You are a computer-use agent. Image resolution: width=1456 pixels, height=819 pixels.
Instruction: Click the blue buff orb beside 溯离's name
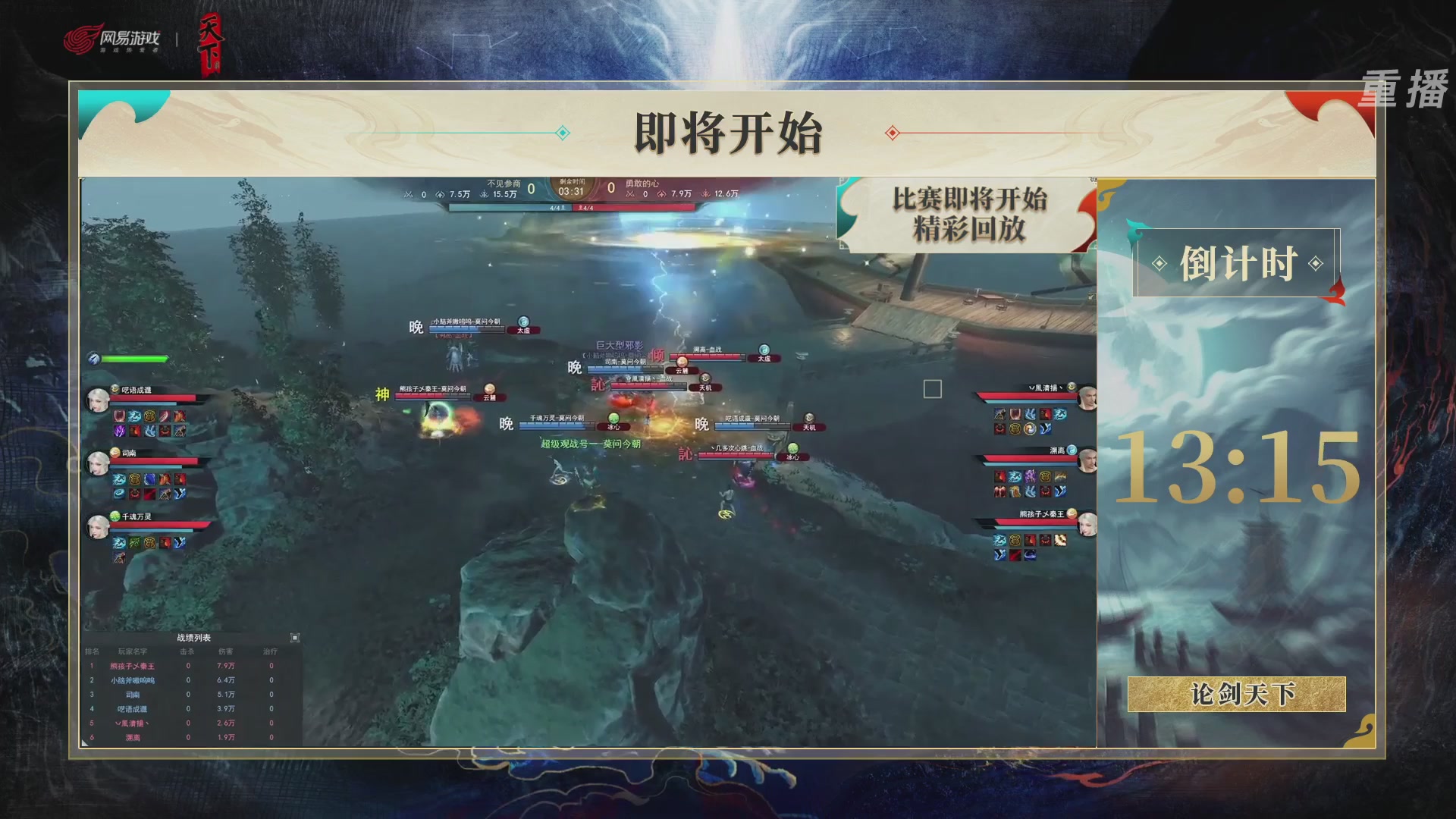(x=1072, y=450)
